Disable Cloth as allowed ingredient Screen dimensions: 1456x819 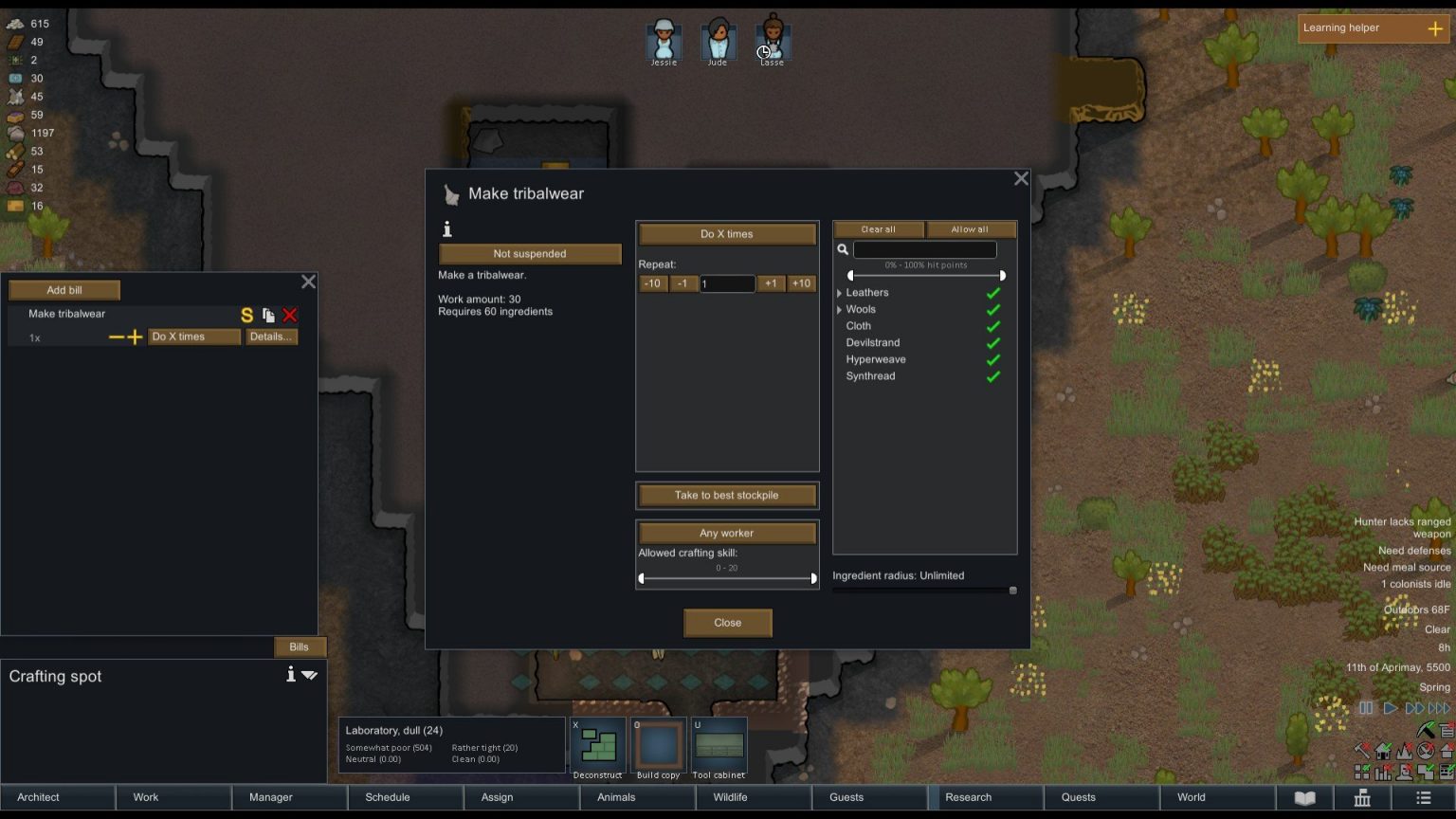pos(993,326)
